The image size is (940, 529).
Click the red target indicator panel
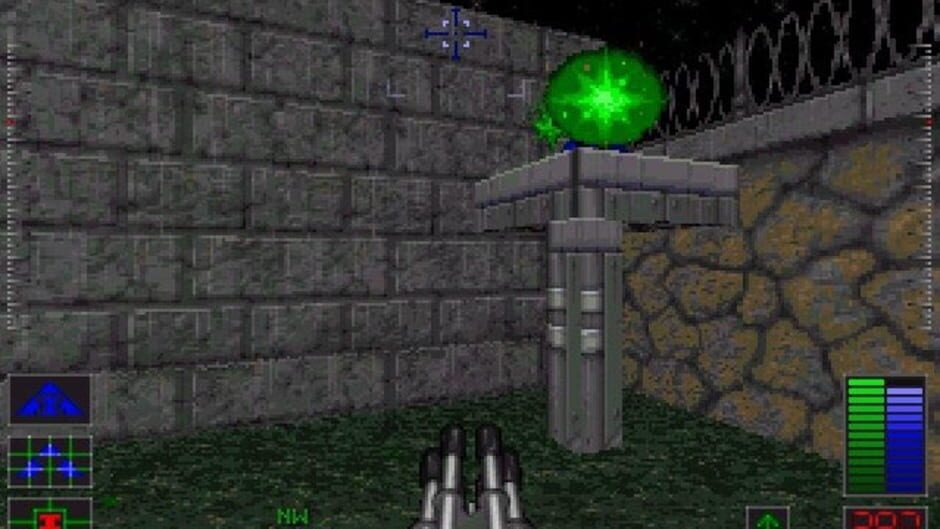coord(50,515)
